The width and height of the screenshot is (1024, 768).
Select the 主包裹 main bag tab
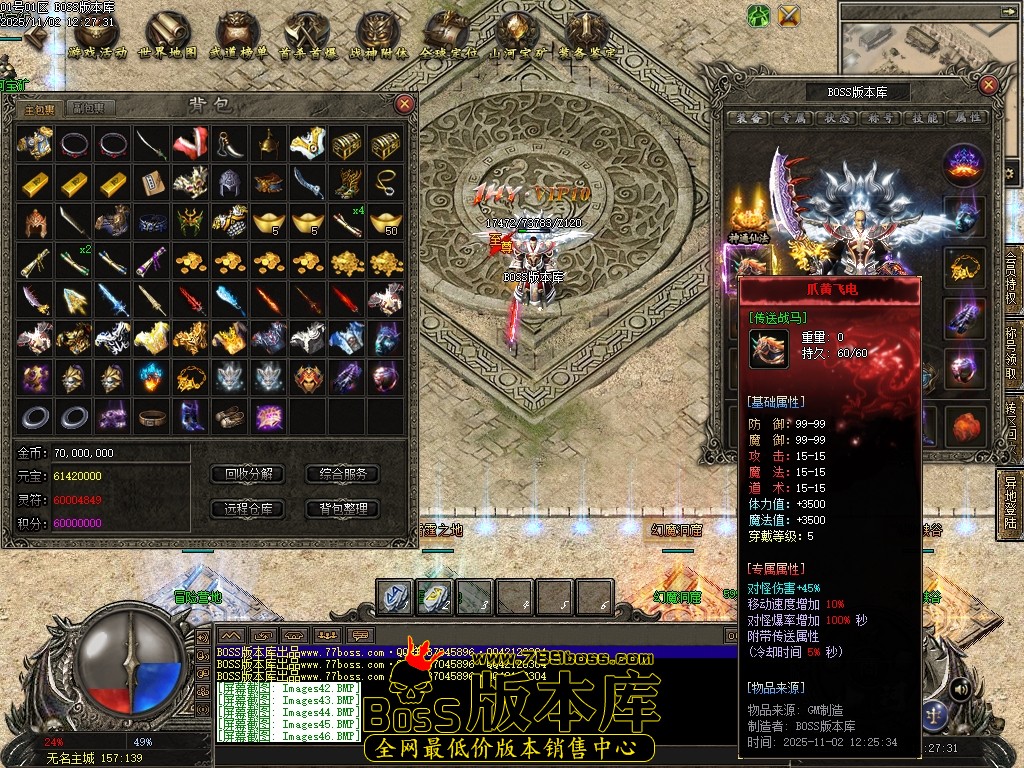pyautogui.click(x=40, y=108)
